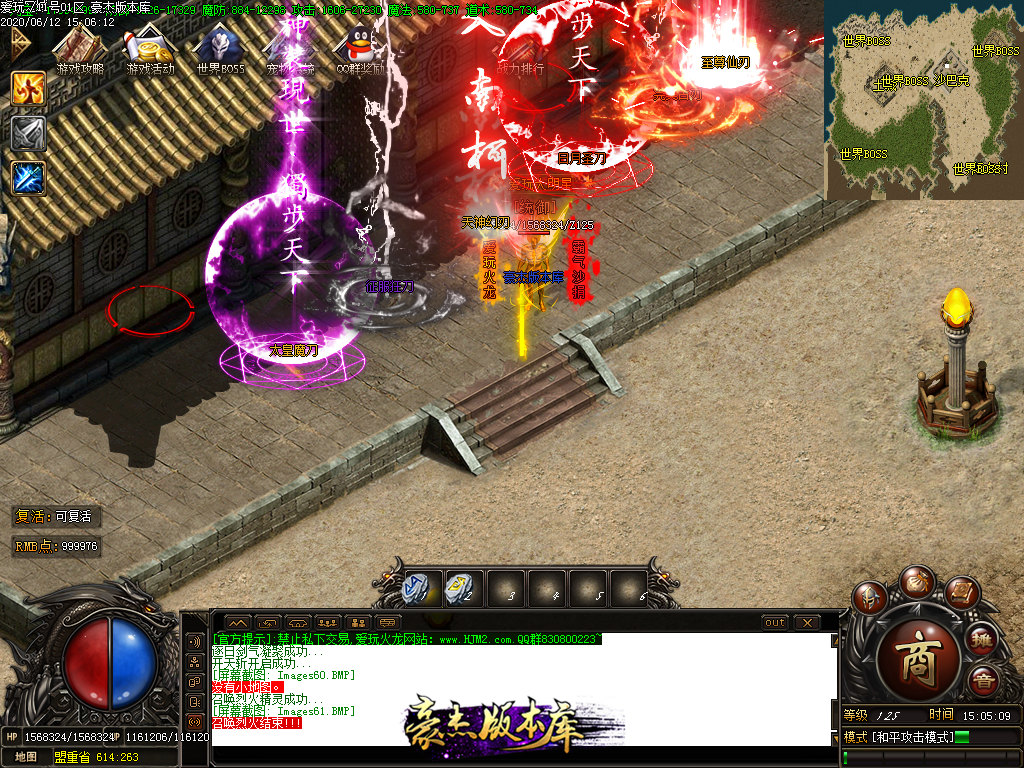Activate the flaming figure skill icon
The width and height of the screenshot is (1024, 768).
pos(28,88)
